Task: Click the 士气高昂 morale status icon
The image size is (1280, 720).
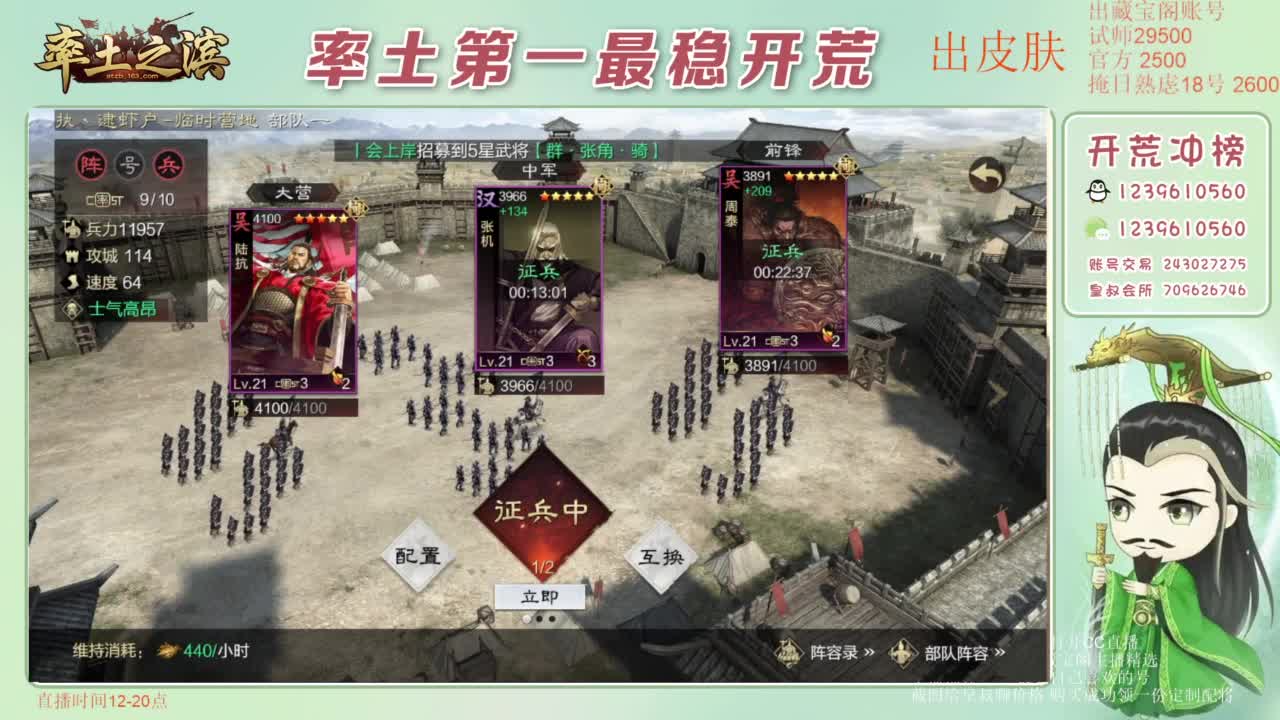Action: point(72,306)
